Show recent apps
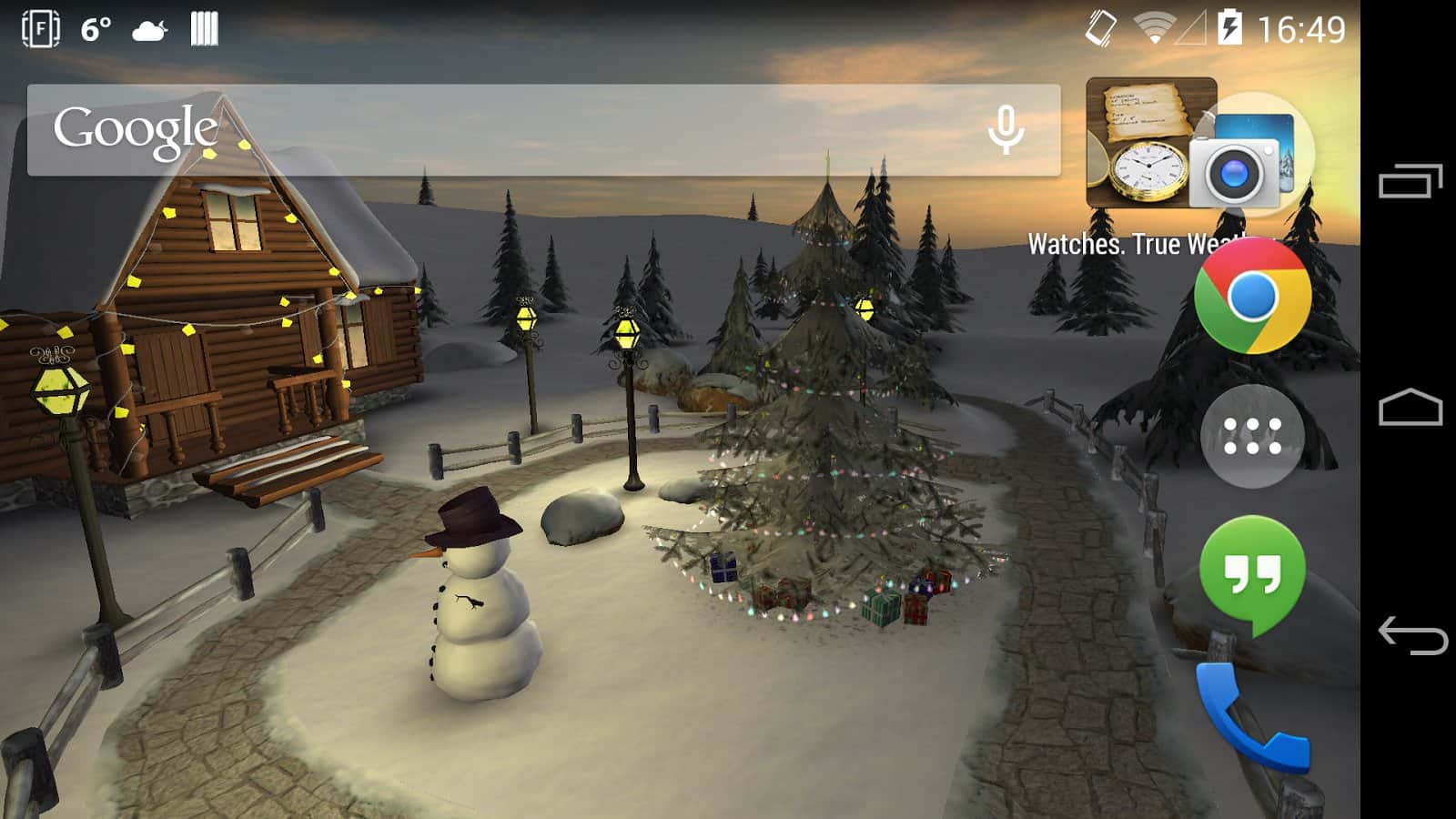The image size is (1456, 819). tap(1410, 180)
